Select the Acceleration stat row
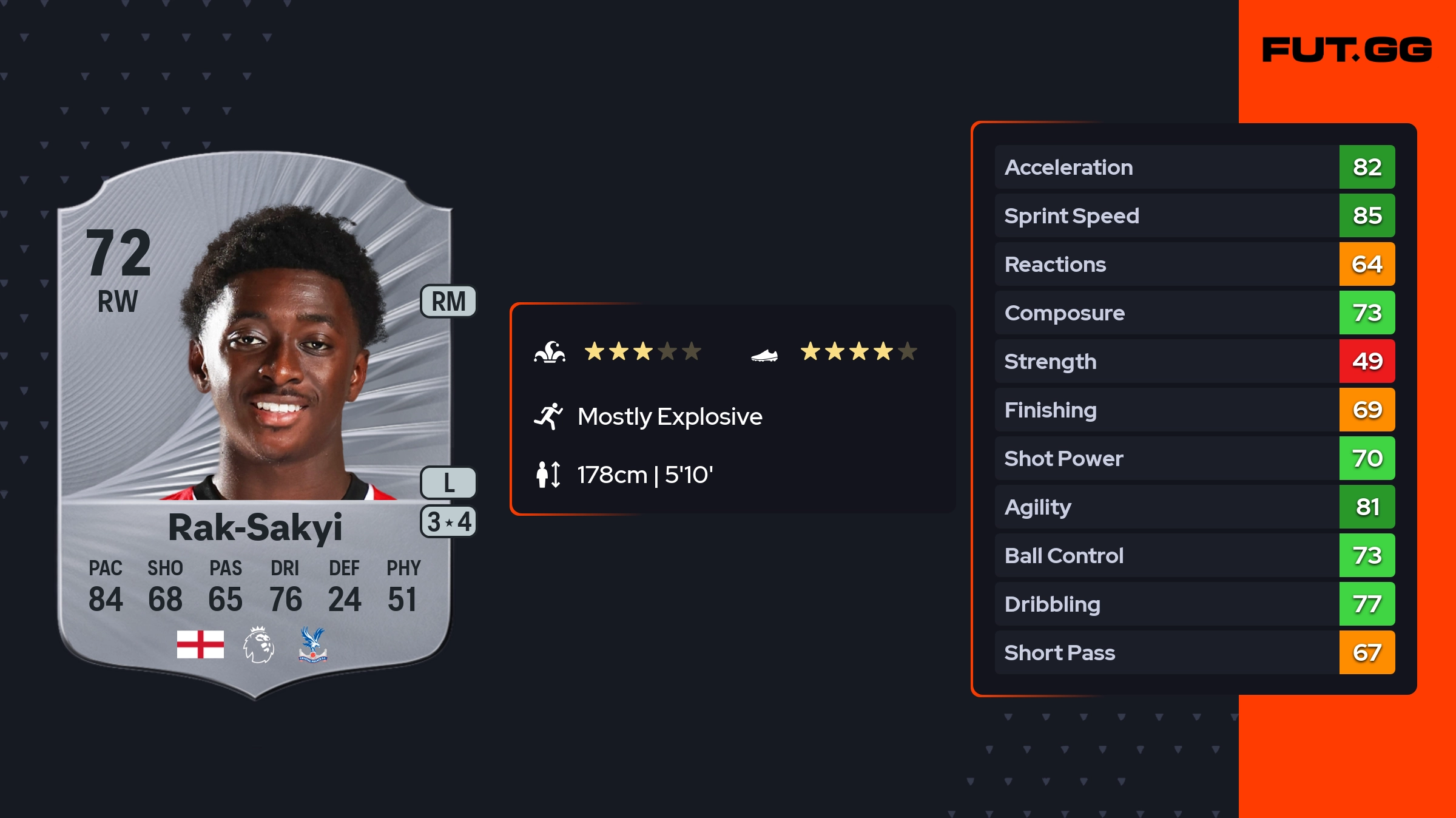The image size is (1456, 818). 1194,167
